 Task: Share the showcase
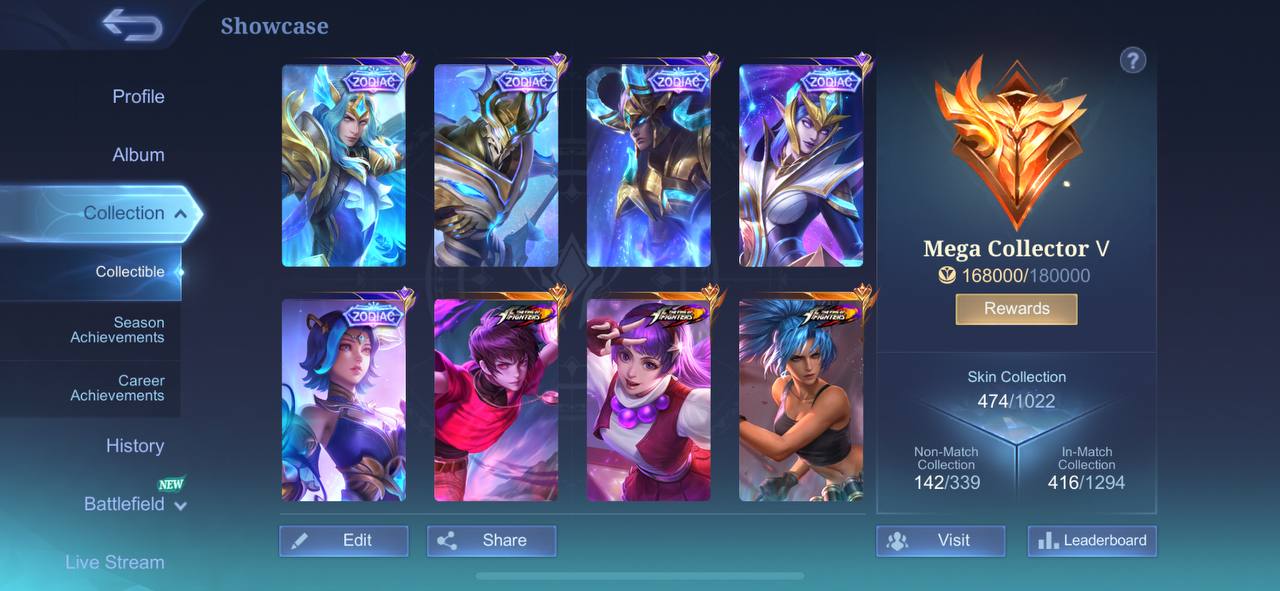(x=491, y=541)
